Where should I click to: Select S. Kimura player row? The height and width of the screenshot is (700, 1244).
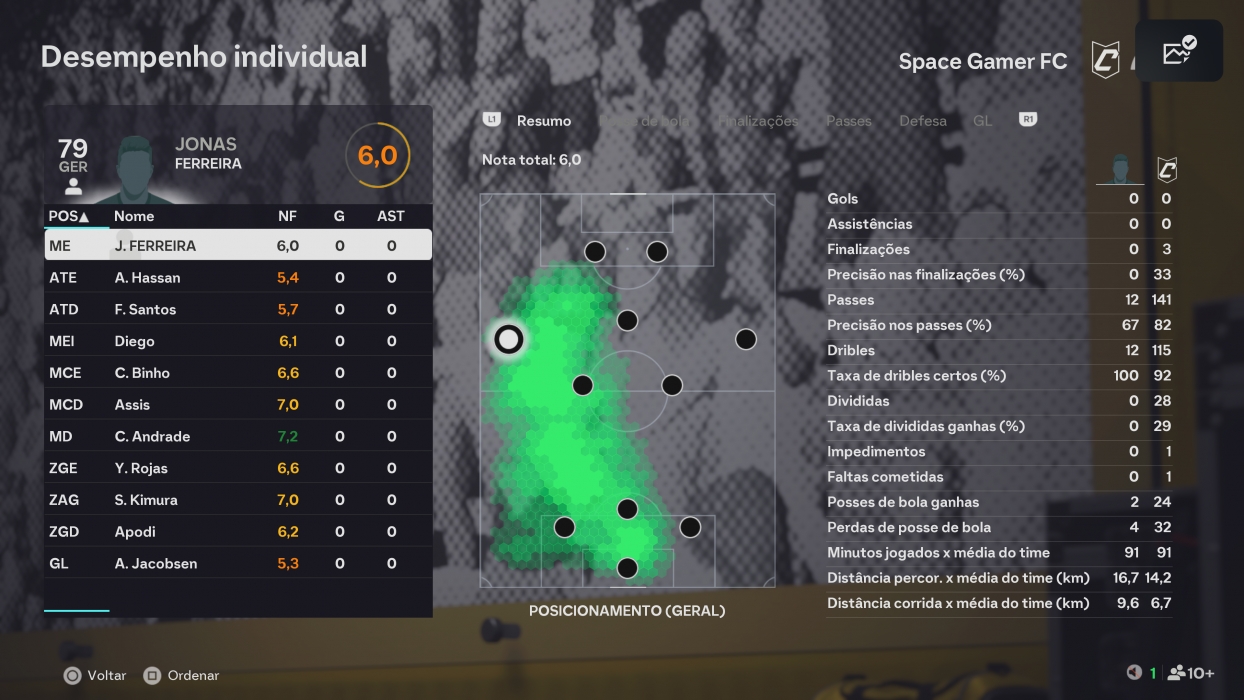pos(238,500)
